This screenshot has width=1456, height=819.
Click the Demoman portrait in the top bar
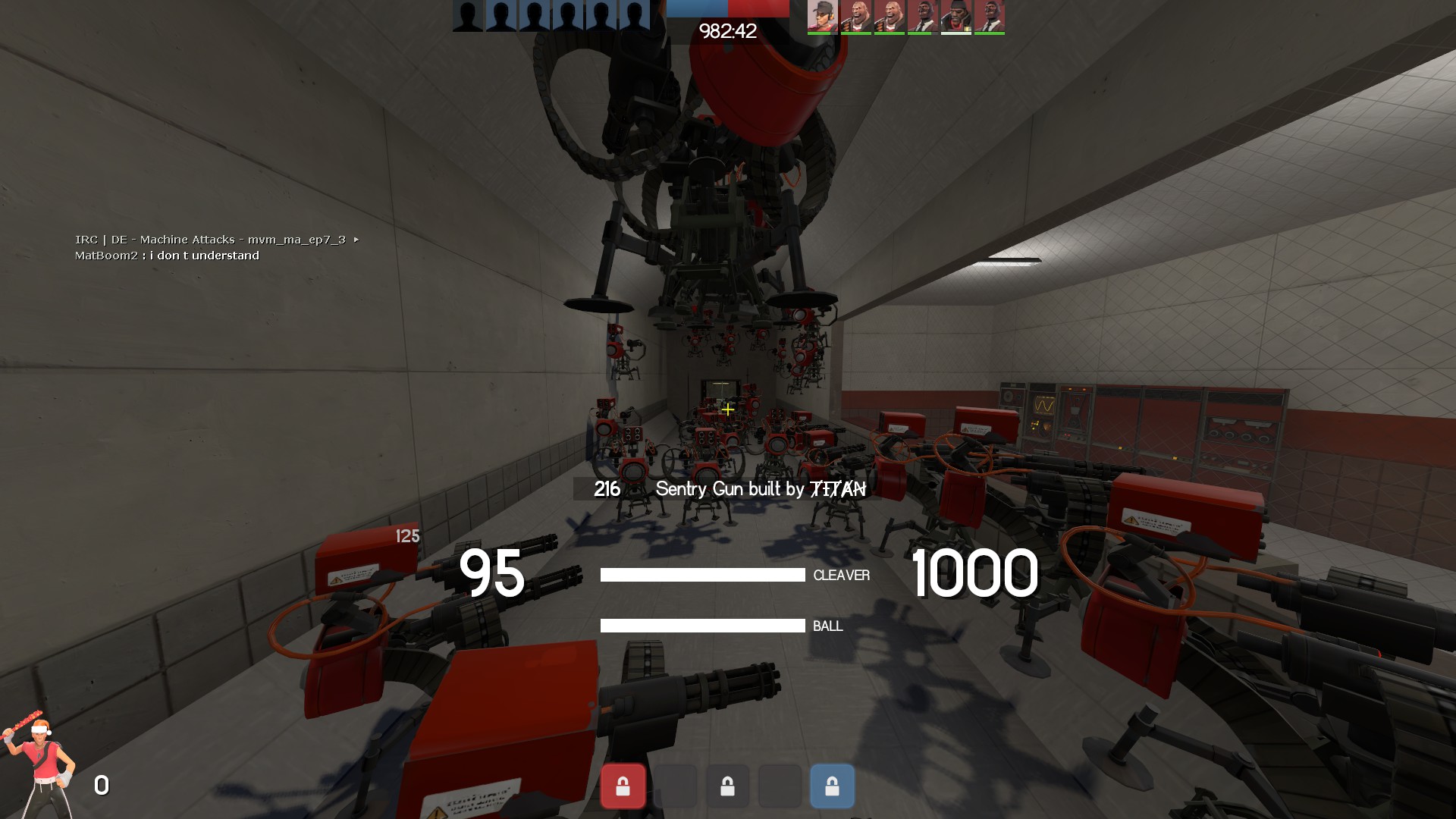tap(955, 16)
